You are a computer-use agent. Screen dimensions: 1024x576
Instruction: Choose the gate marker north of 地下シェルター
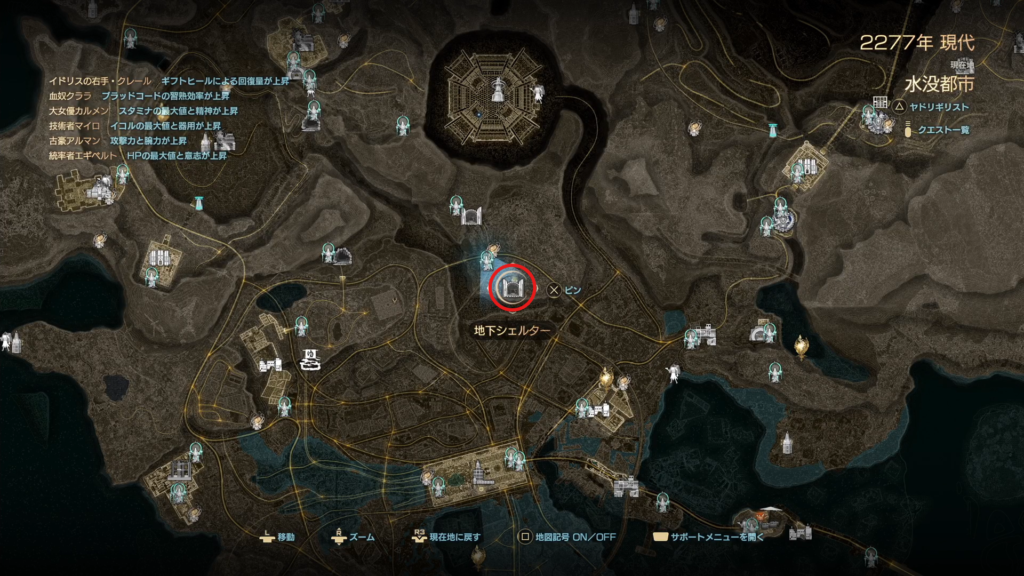click(x=472, y=214)
